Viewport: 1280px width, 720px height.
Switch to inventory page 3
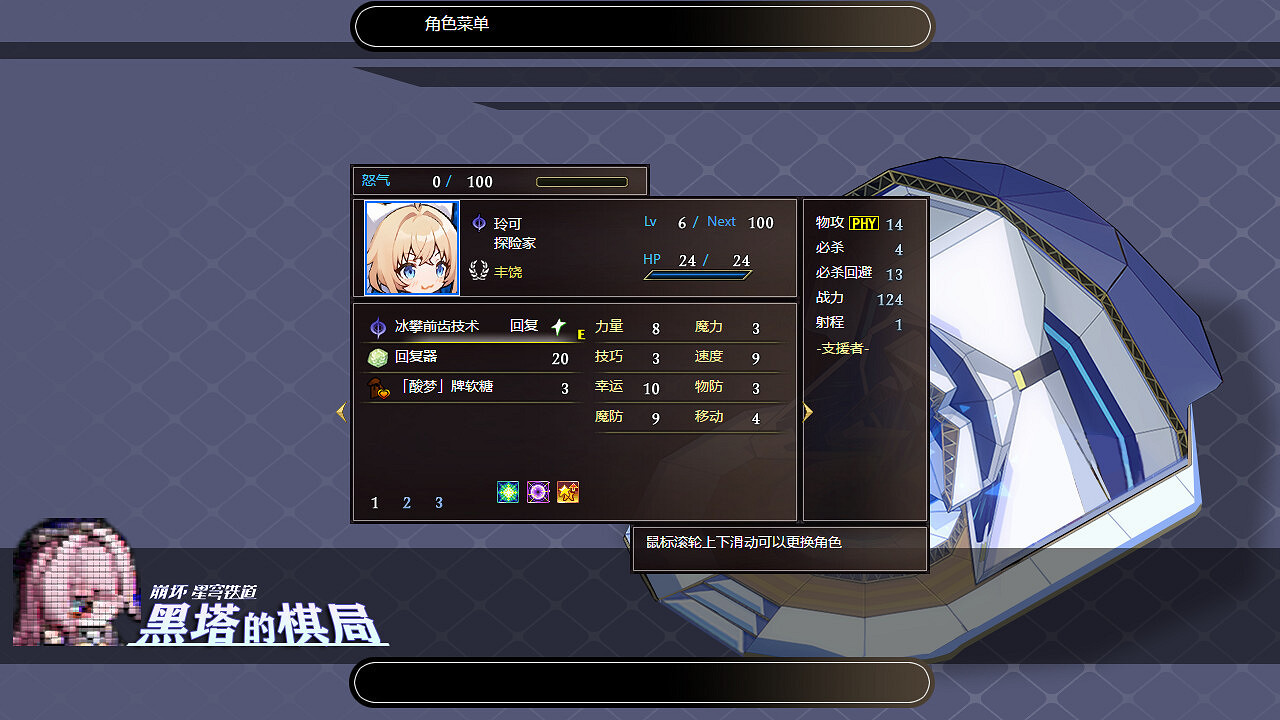(438, 503)
